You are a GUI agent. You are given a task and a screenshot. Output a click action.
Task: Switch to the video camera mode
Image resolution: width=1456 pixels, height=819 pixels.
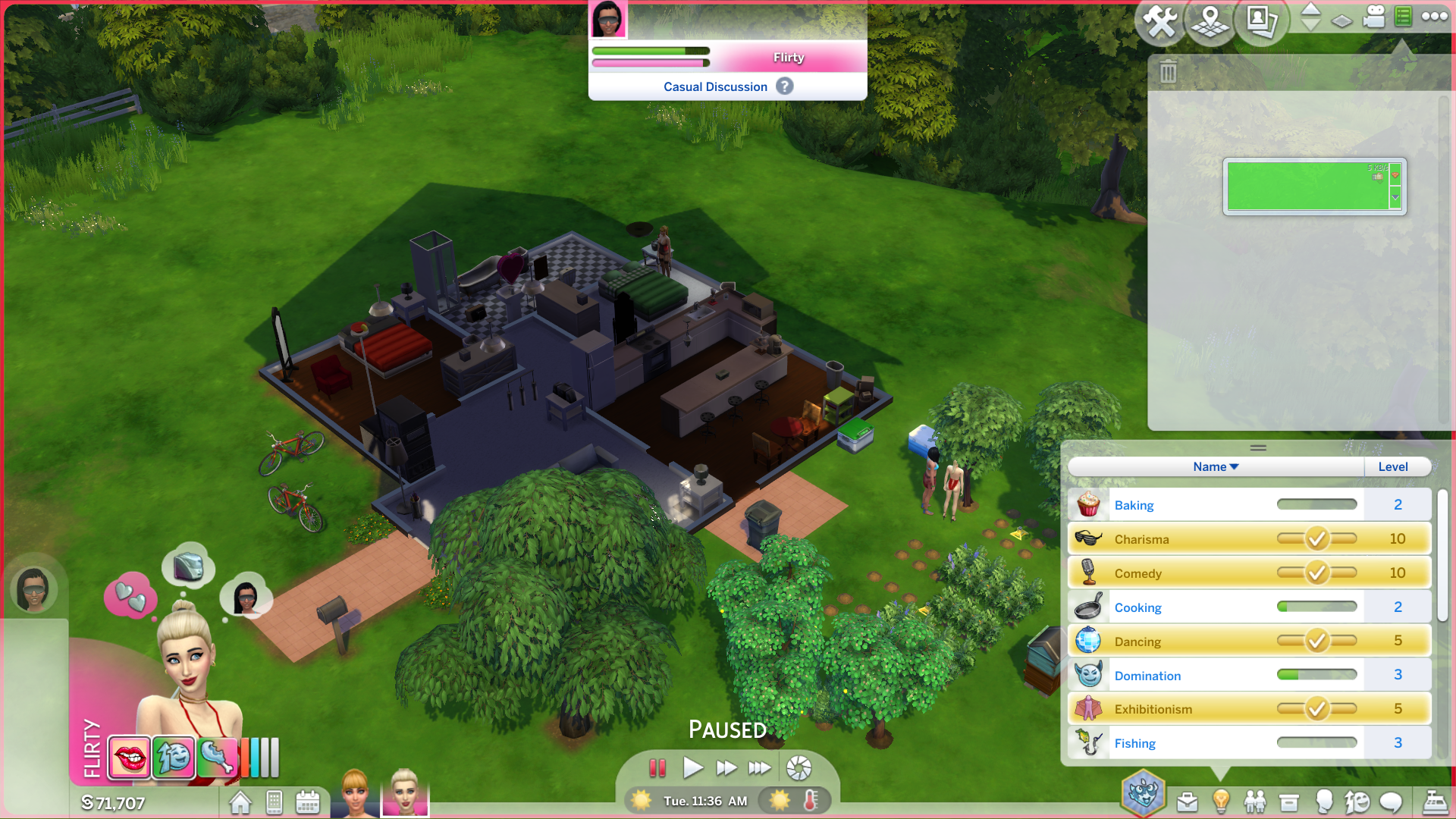coord(1374,17)
